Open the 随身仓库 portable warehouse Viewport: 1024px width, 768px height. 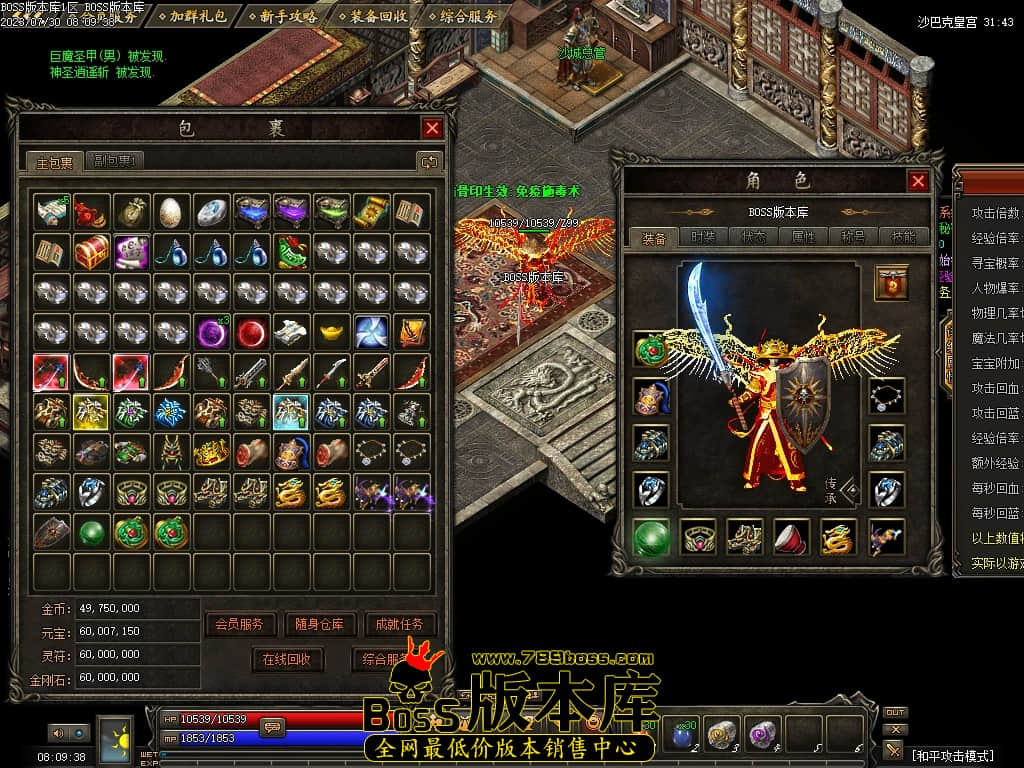(x=319, y=624)
